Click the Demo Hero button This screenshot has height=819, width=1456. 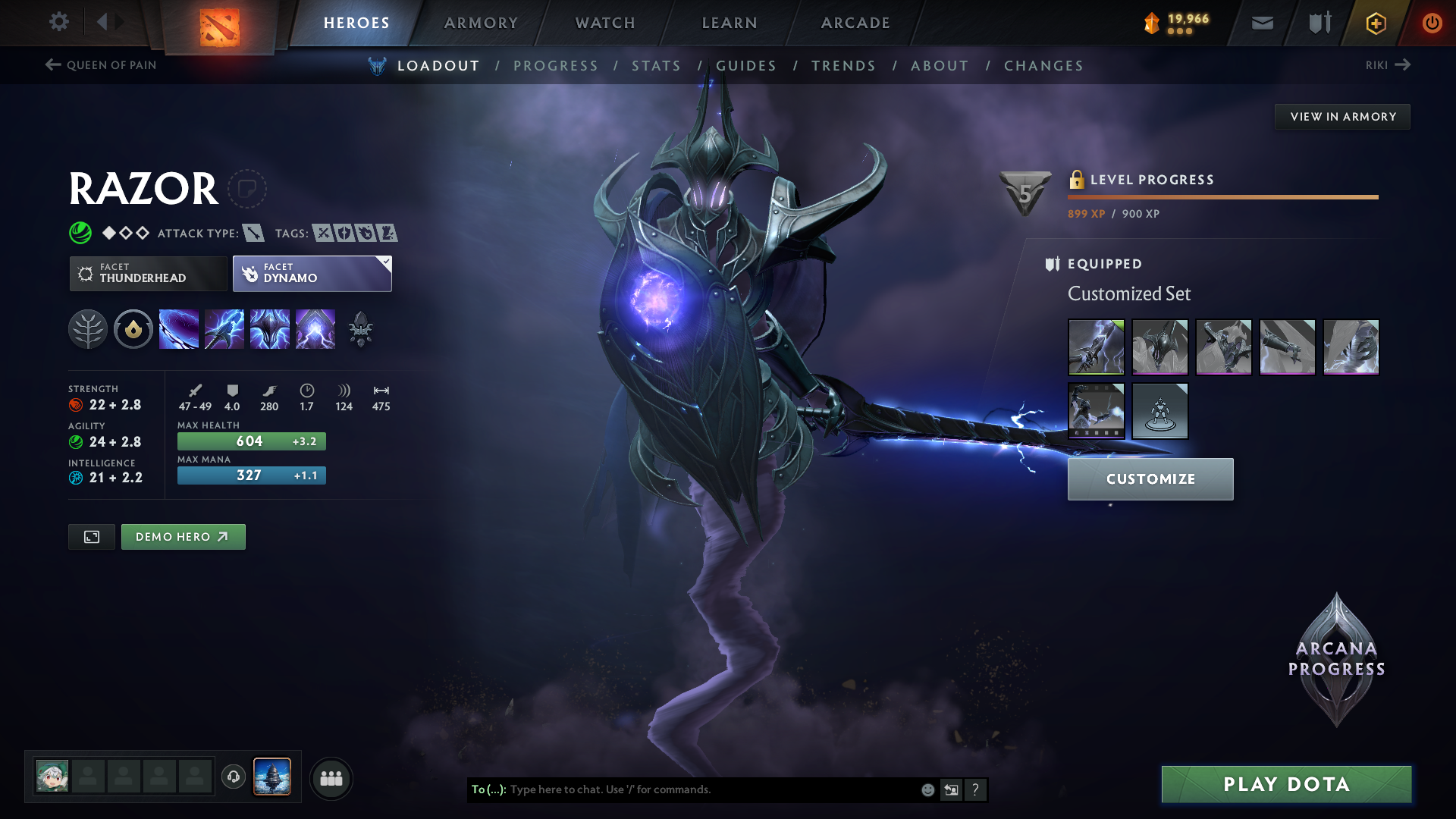point(183,536)
